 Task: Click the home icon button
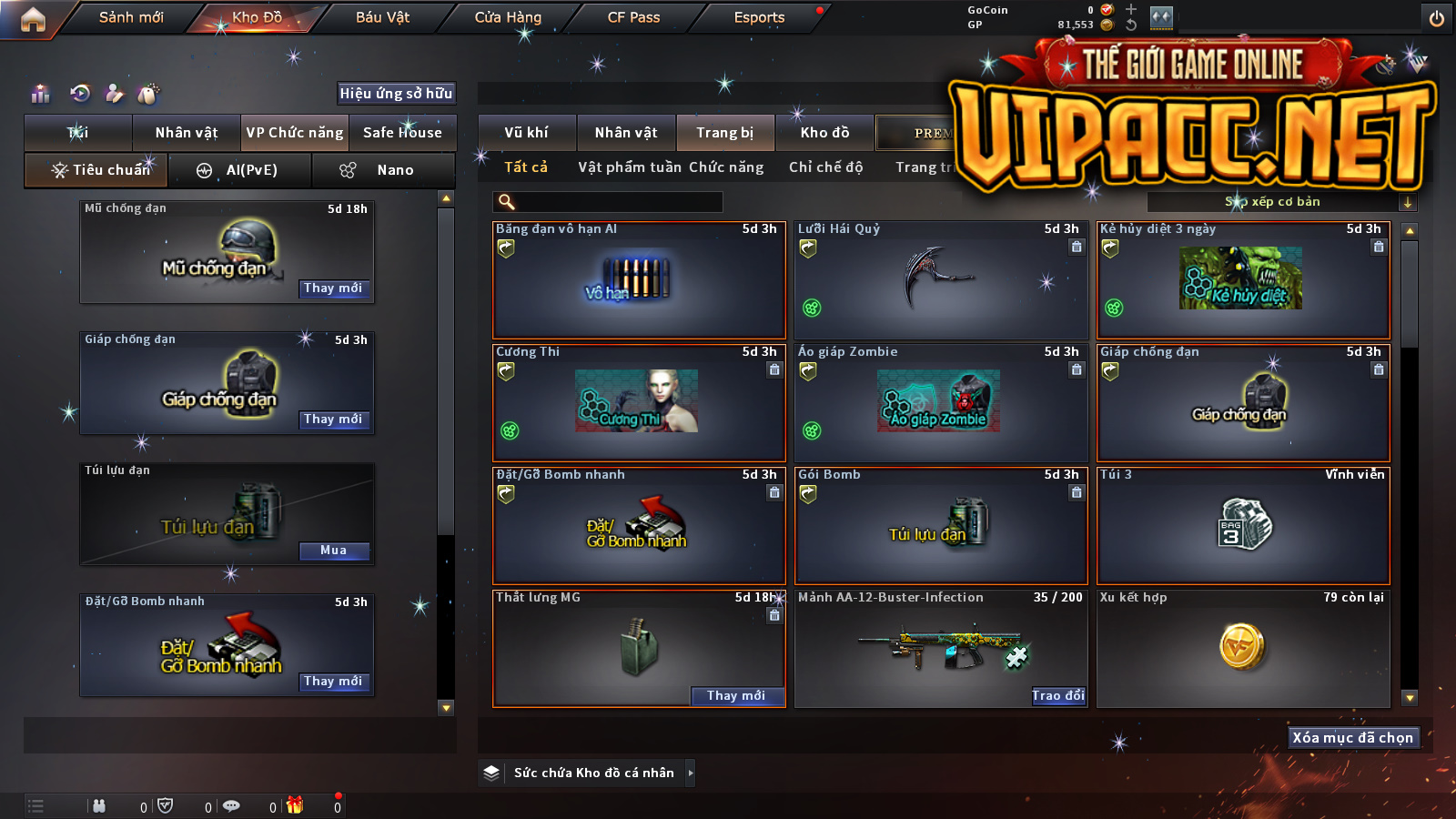33,19
